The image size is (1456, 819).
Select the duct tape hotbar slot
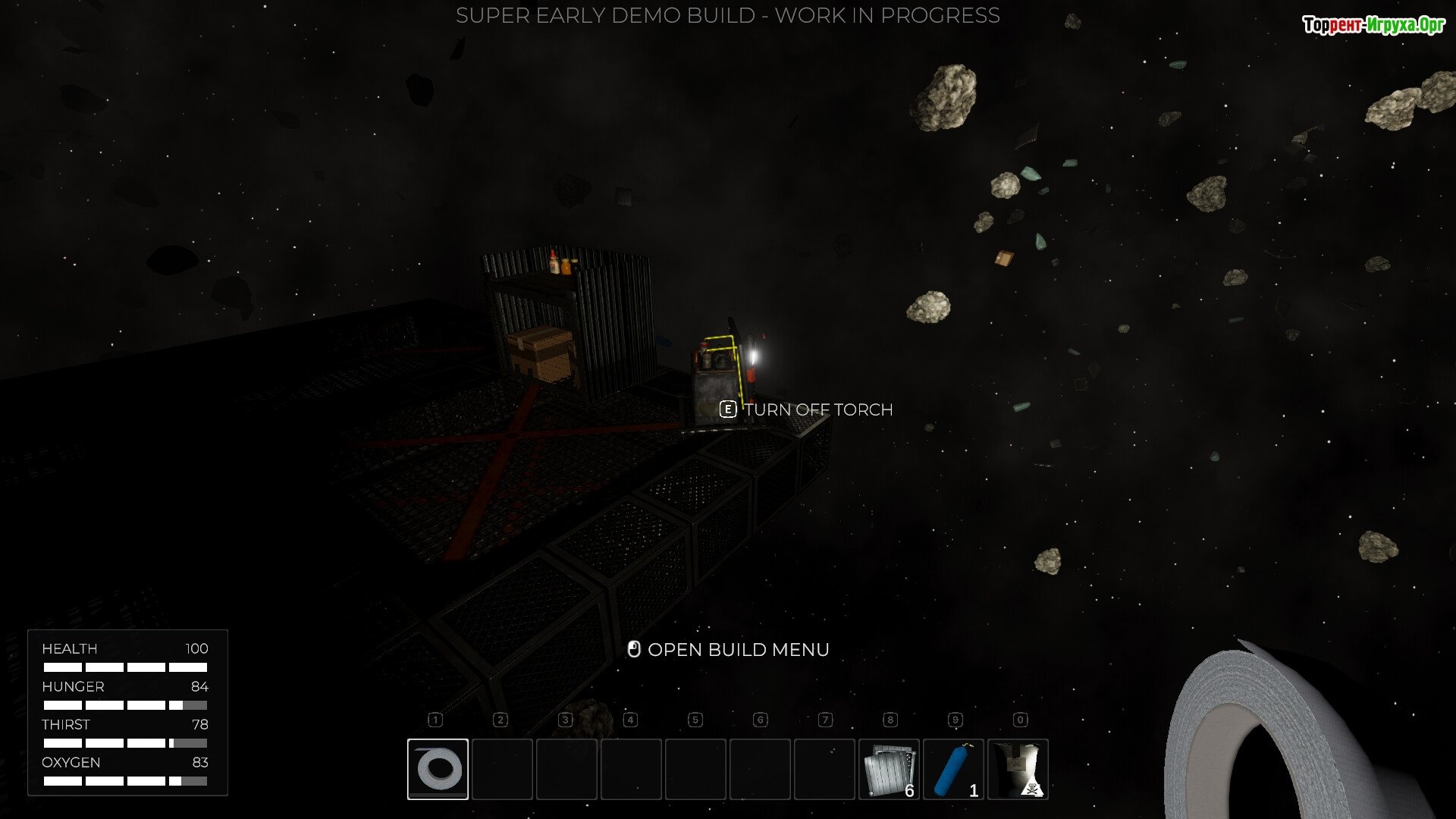(x=438, y=769)
